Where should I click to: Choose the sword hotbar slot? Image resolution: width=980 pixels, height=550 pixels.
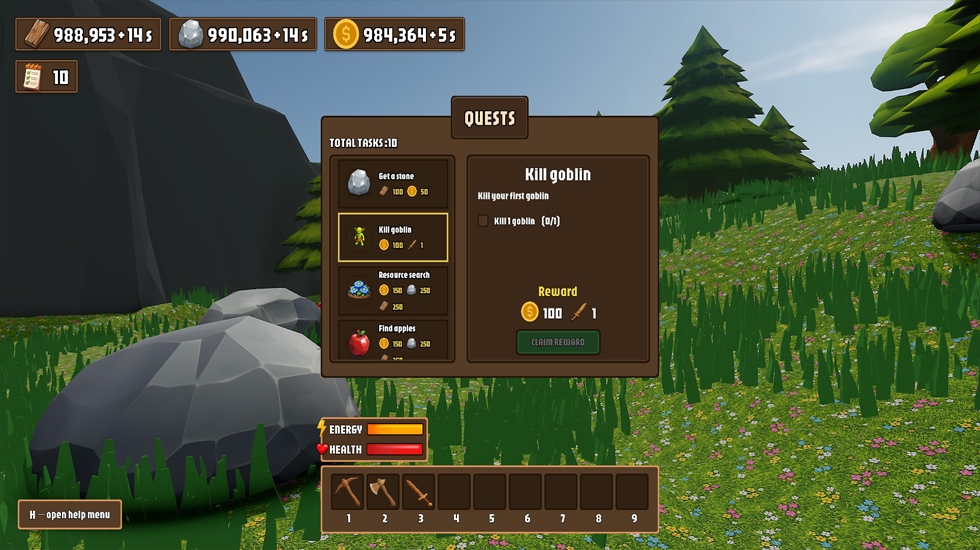coord(419,492)
